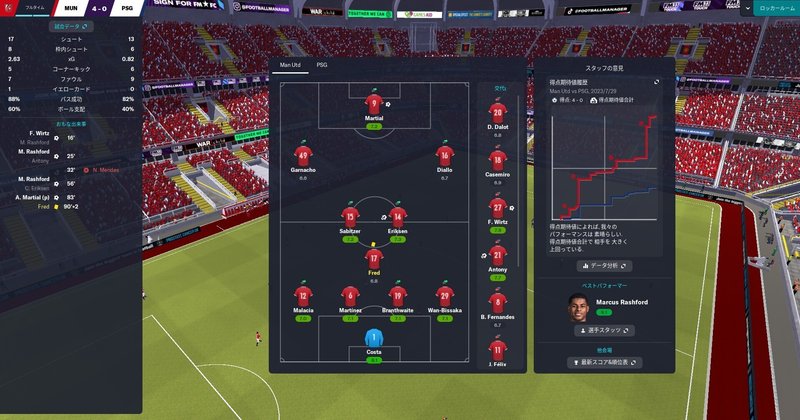Open 最新スコア&順位表 scores and table
This screenshot has height=420, width=800.
(x=605, y=361)
